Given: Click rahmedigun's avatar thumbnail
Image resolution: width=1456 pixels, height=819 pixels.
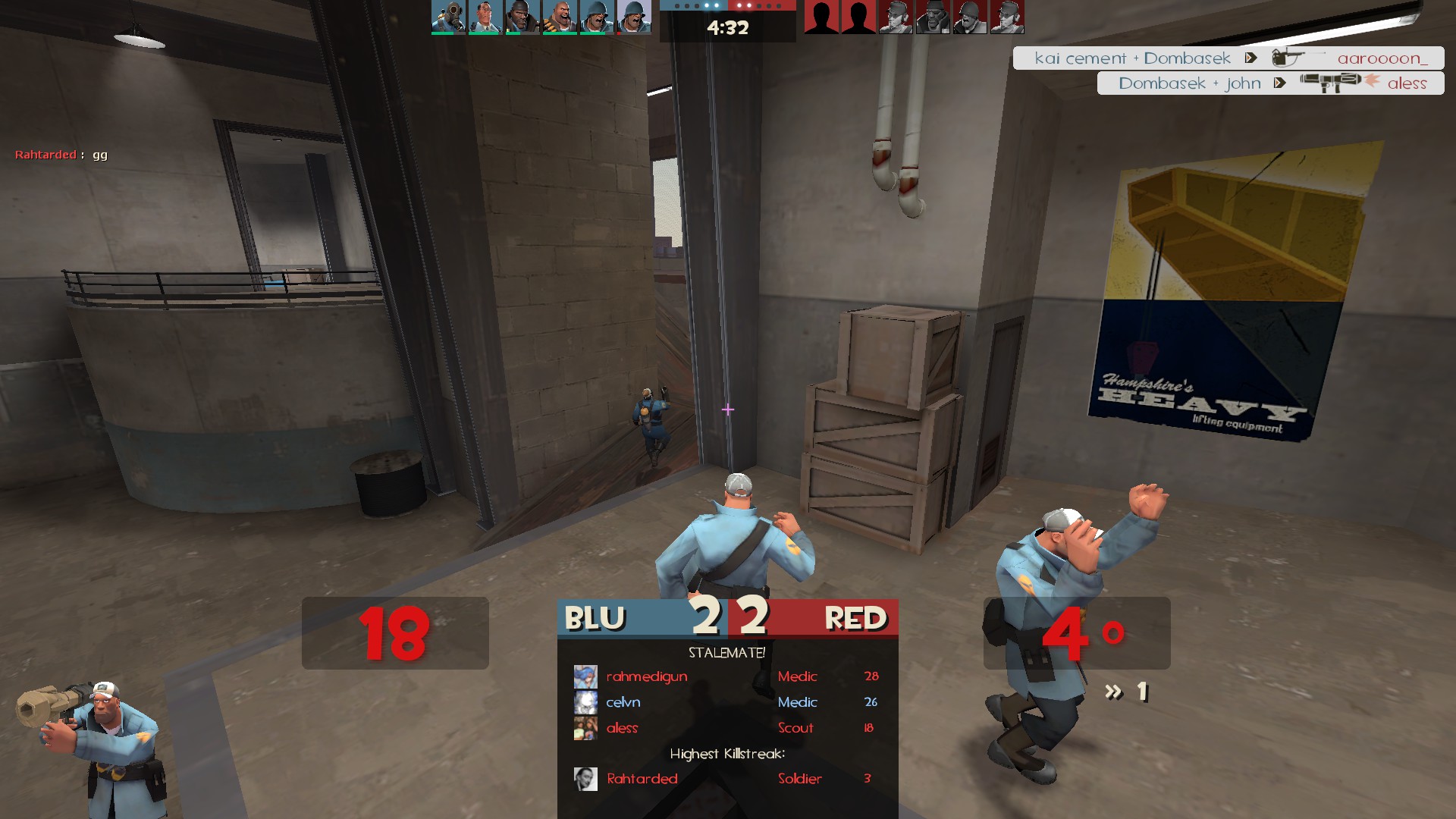Looking at the screenshot, I should click(585, 676).
